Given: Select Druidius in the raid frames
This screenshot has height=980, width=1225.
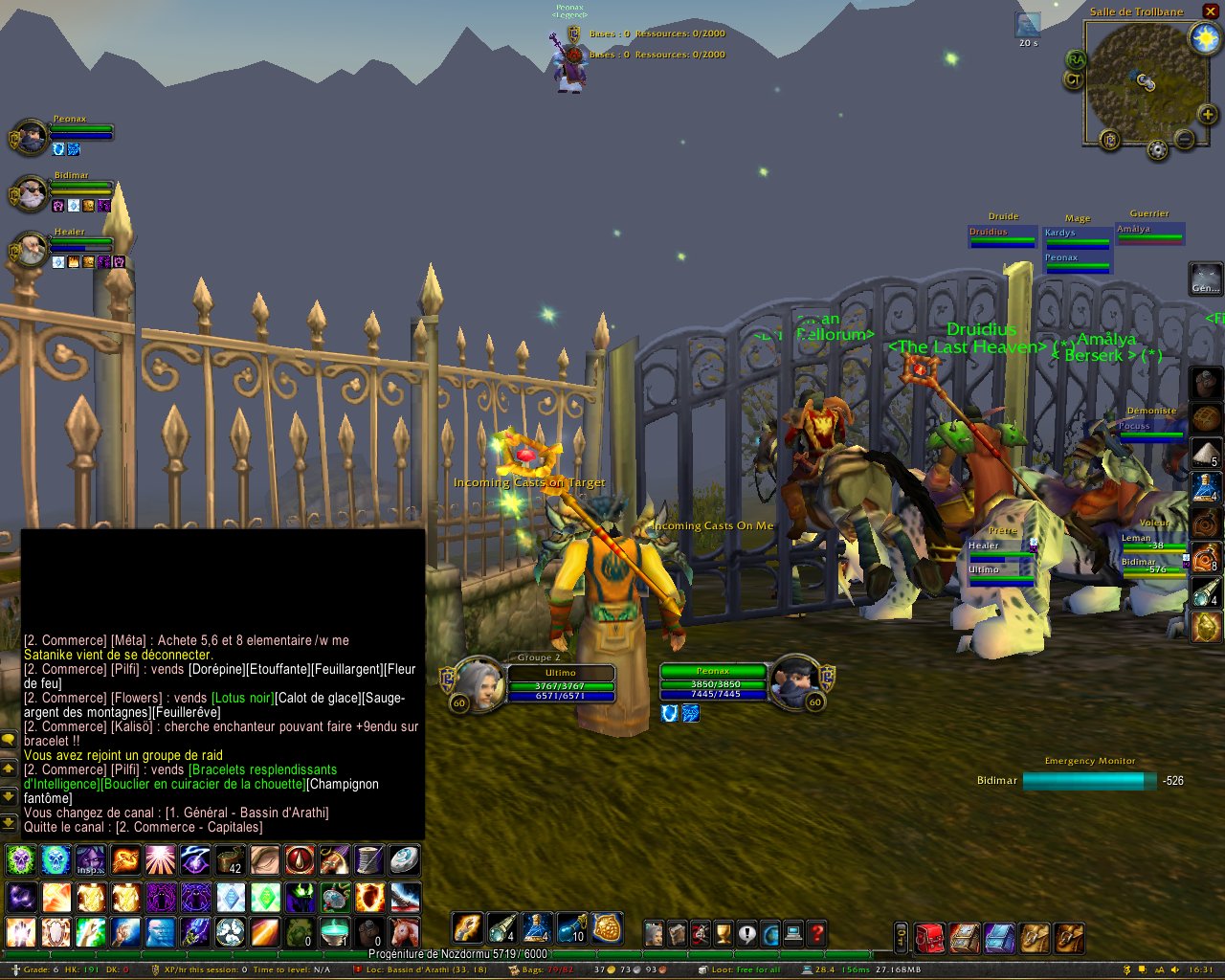Looking at the screenshot, I should click(x=1001, y=236).
